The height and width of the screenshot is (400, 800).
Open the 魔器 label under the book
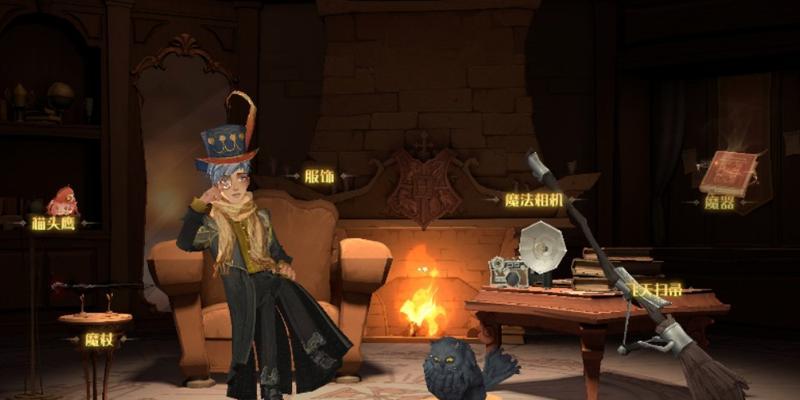pos(720,202)
